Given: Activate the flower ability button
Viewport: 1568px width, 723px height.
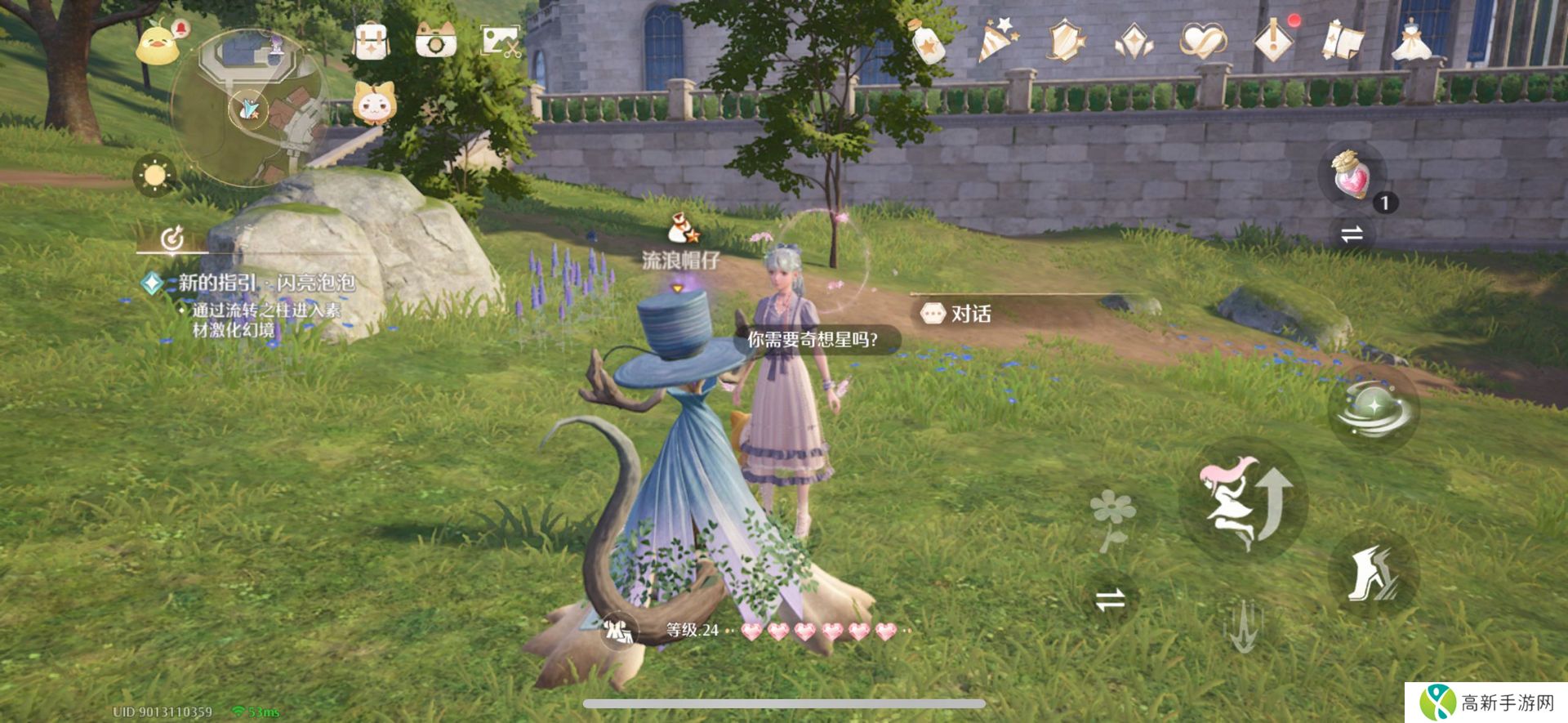Looking at the screenshot, I should [1111, 517].
